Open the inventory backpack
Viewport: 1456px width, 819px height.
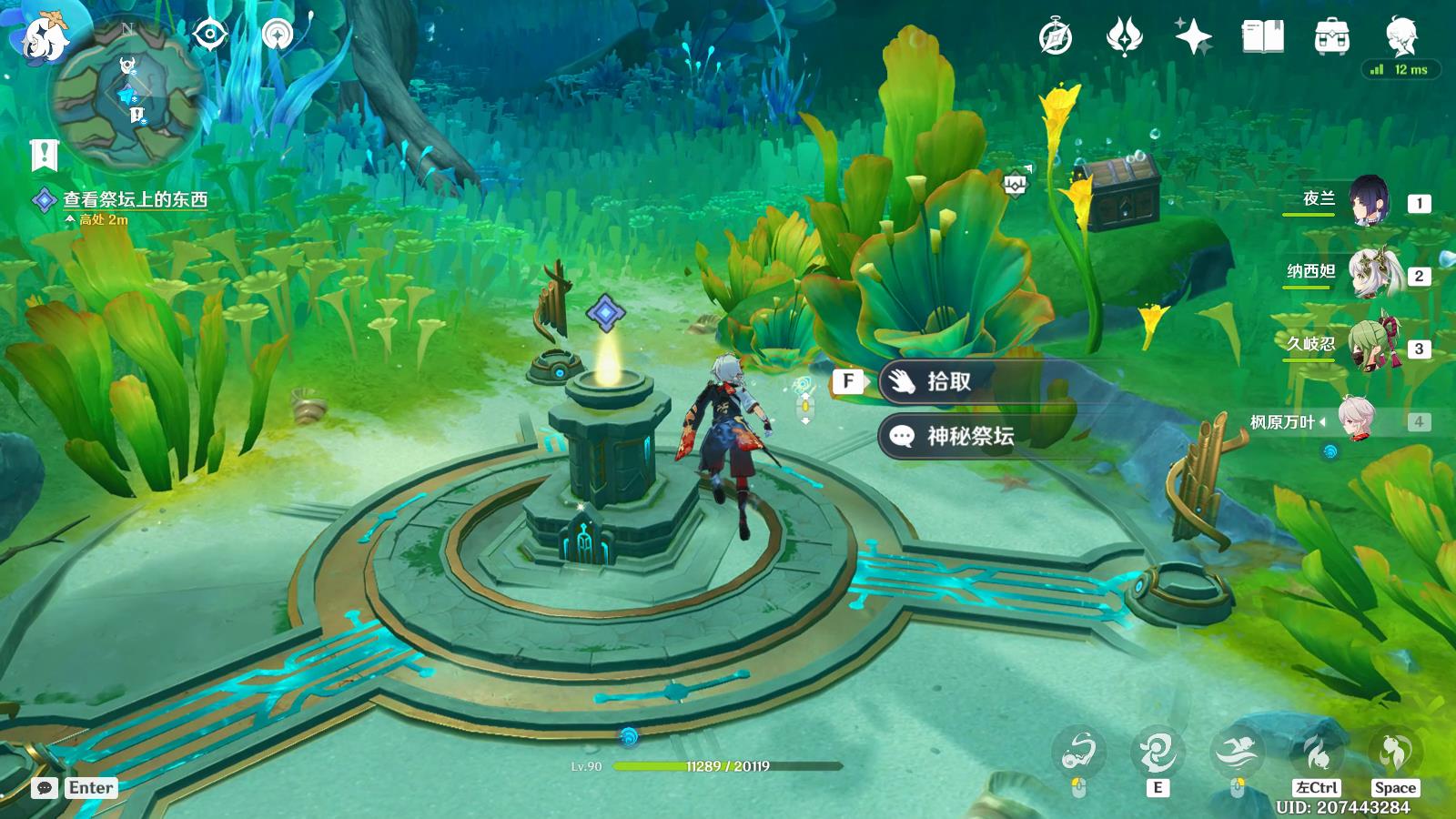[x=1331, y=37]
